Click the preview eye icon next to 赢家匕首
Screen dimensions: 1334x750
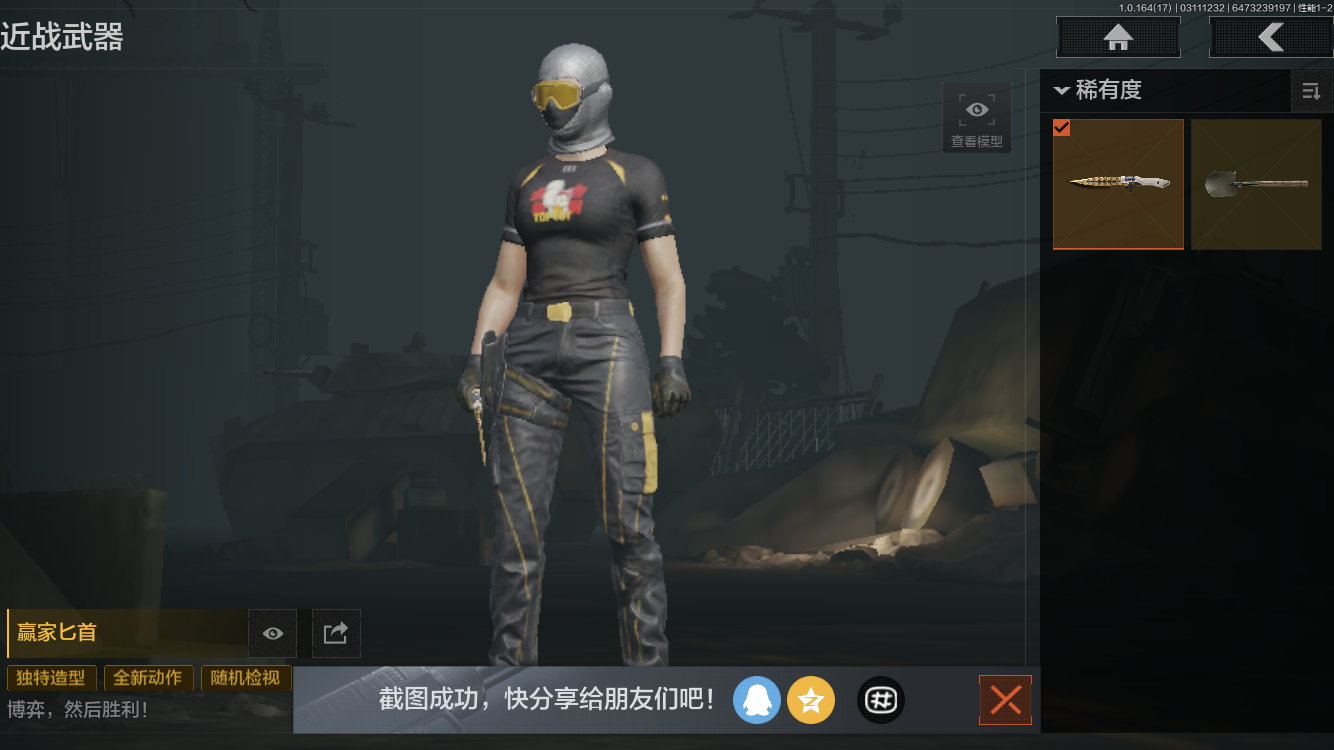click(x=272, y=633)
